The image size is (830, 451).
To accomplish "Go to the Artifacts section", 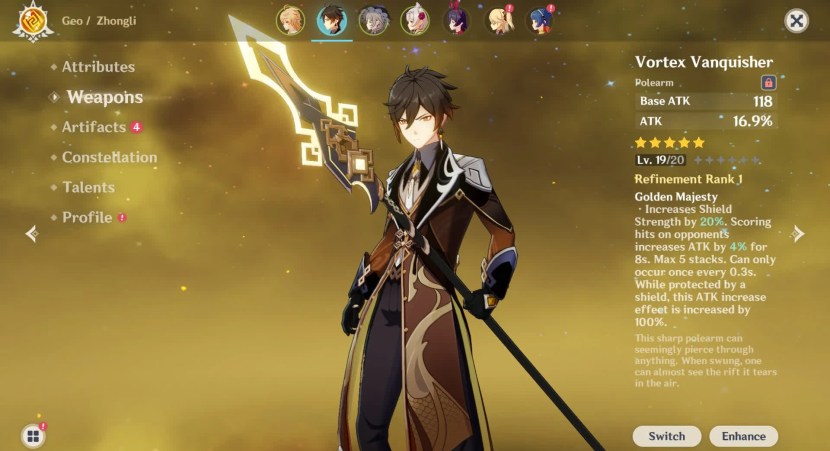I will coord(94,127).
